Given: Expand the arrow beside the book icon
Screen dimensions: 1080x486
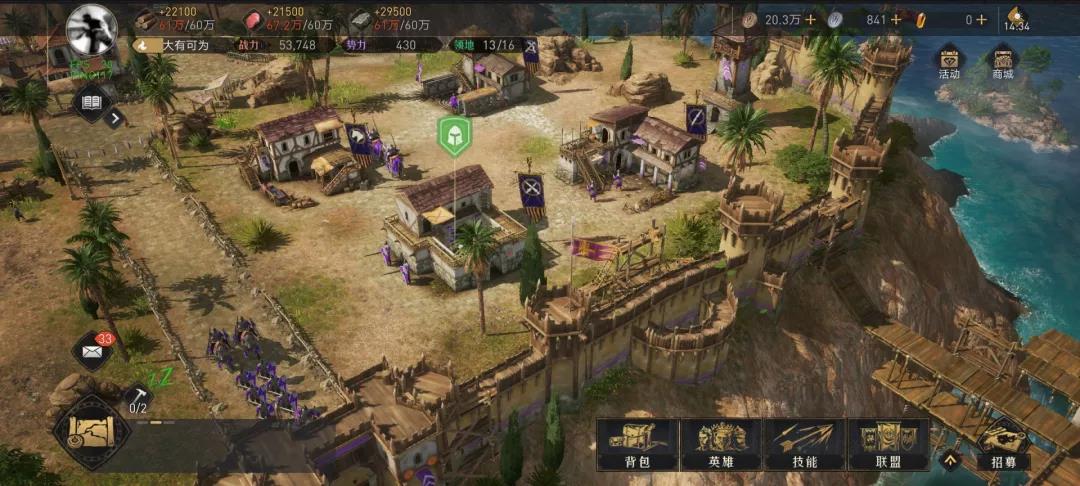Looking at the screenshot, I should click(x=116, y=118).
